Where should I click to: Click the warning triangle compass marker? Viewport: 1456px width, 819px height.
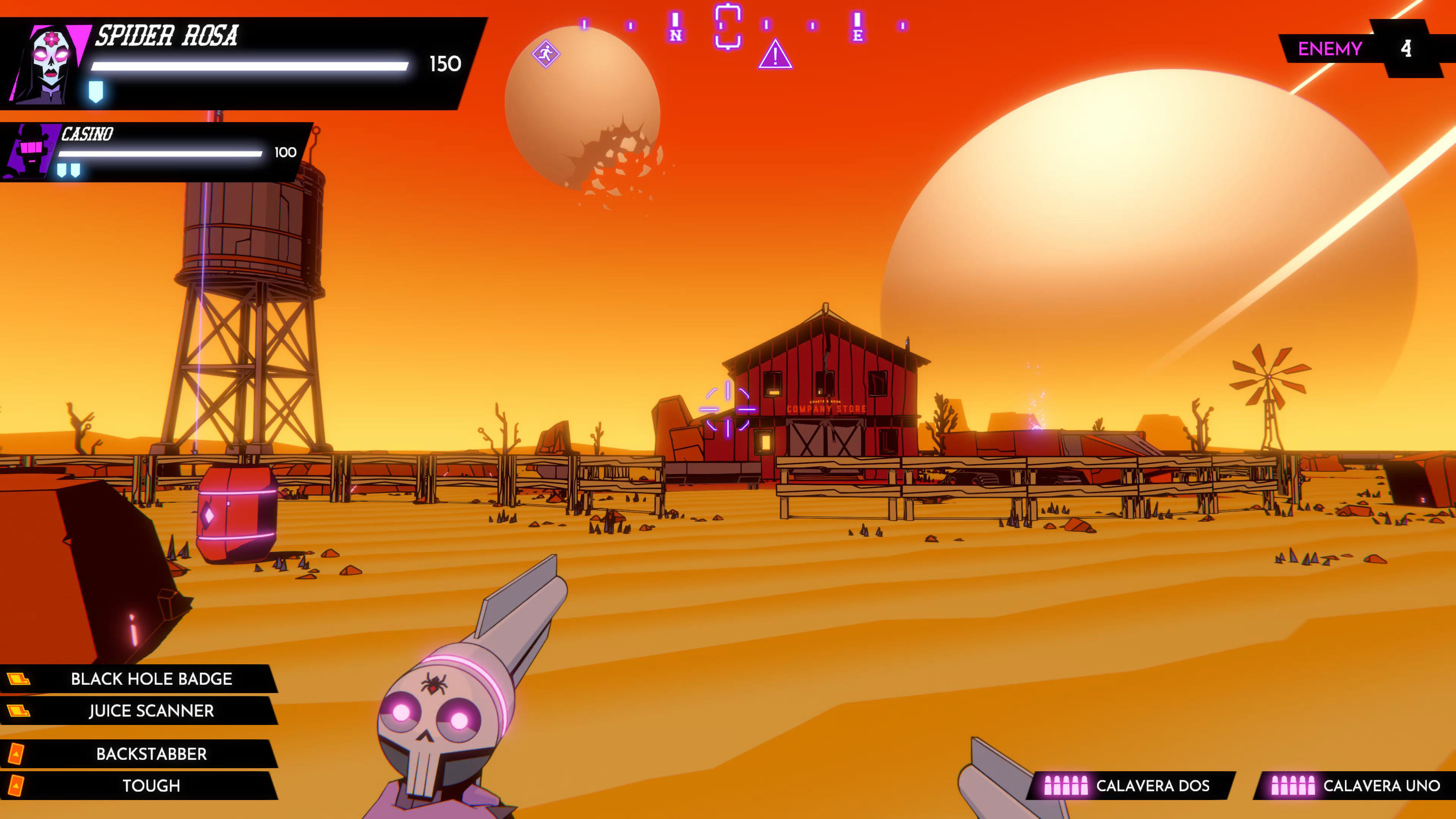tap(775, 55)
